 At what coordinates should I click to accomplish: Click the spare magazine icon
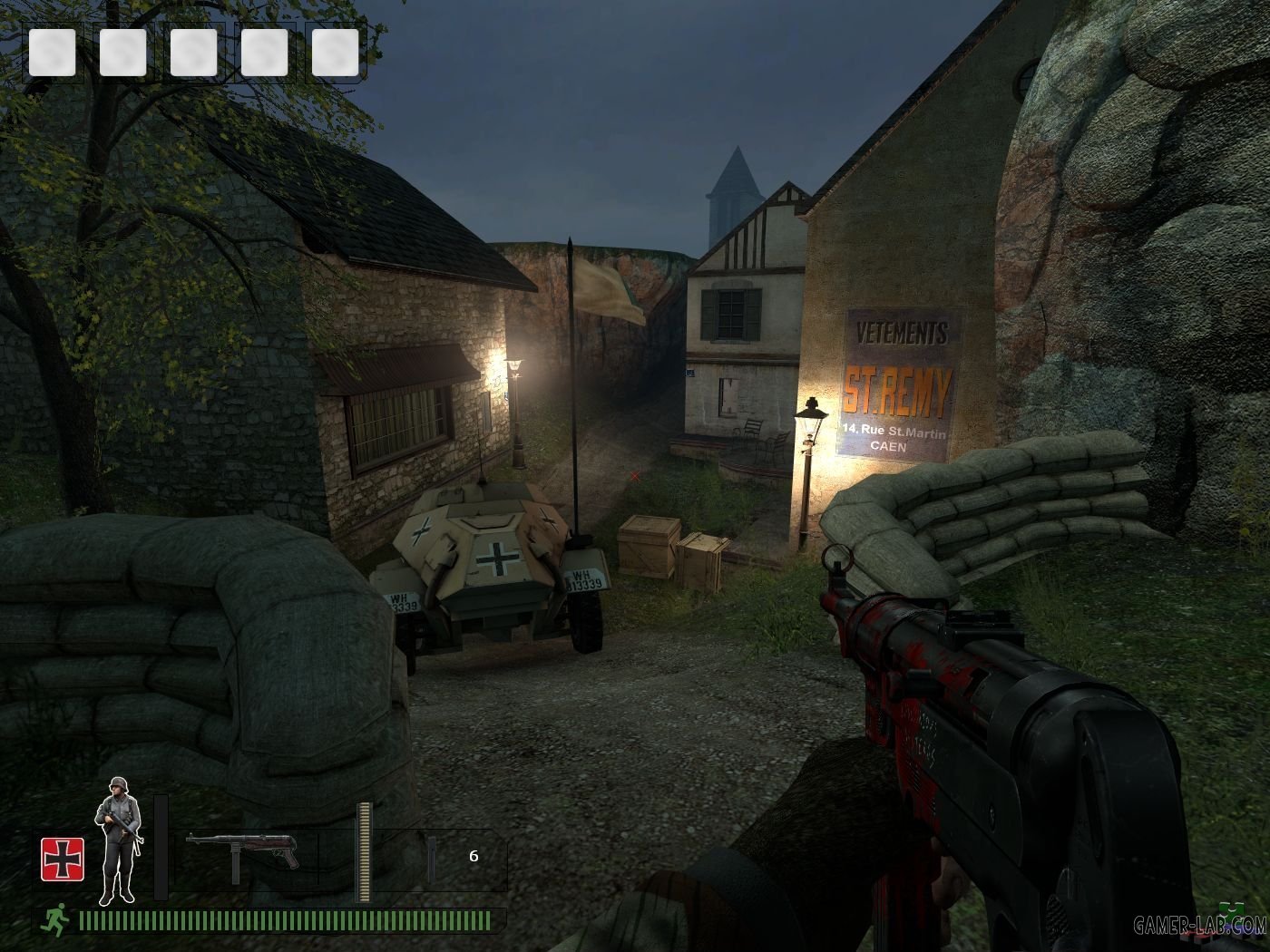[x=432, y=860]
